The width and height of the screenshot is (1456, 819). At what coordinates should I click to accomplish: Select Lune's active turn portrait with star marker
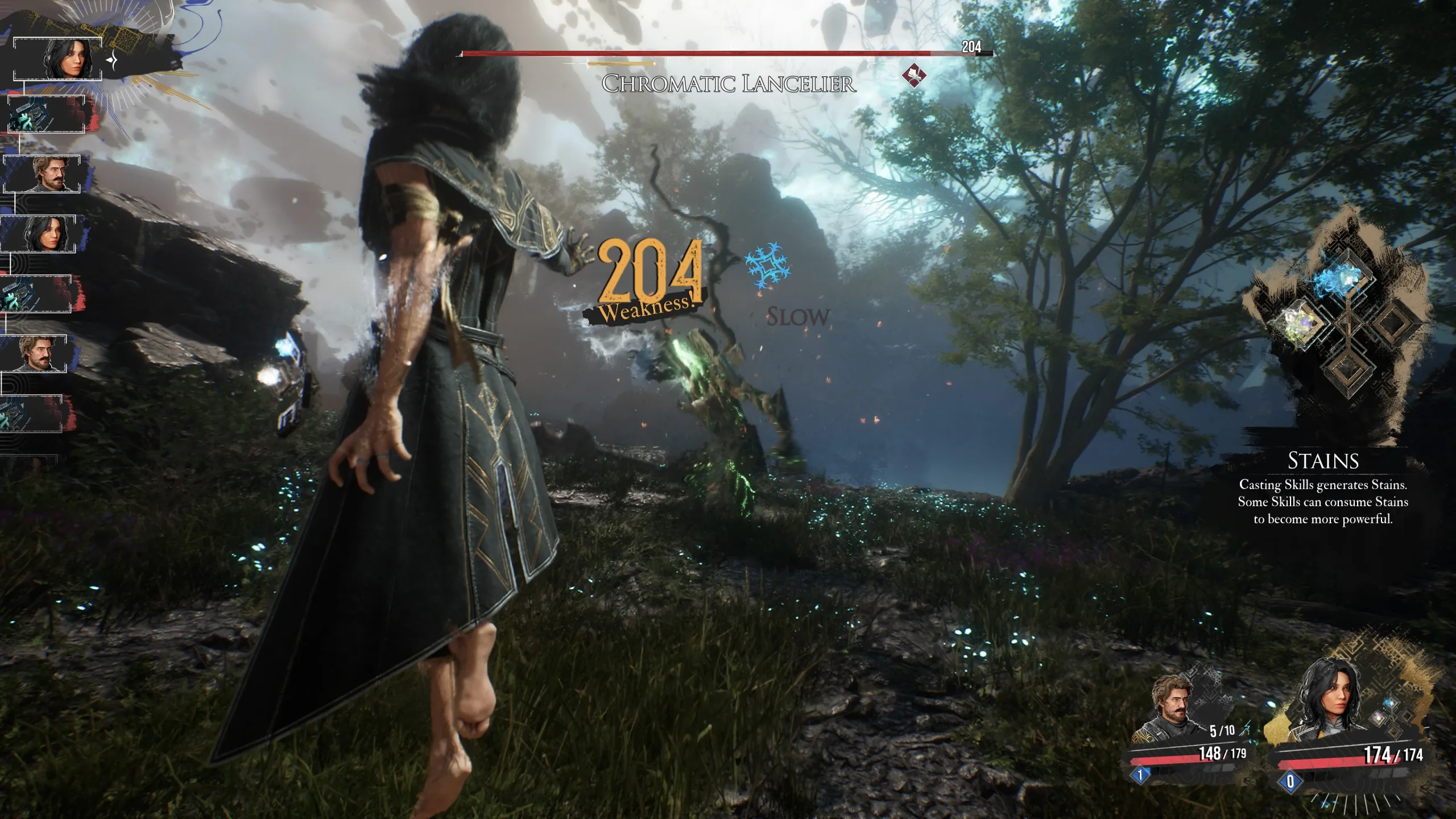[65, 59]
